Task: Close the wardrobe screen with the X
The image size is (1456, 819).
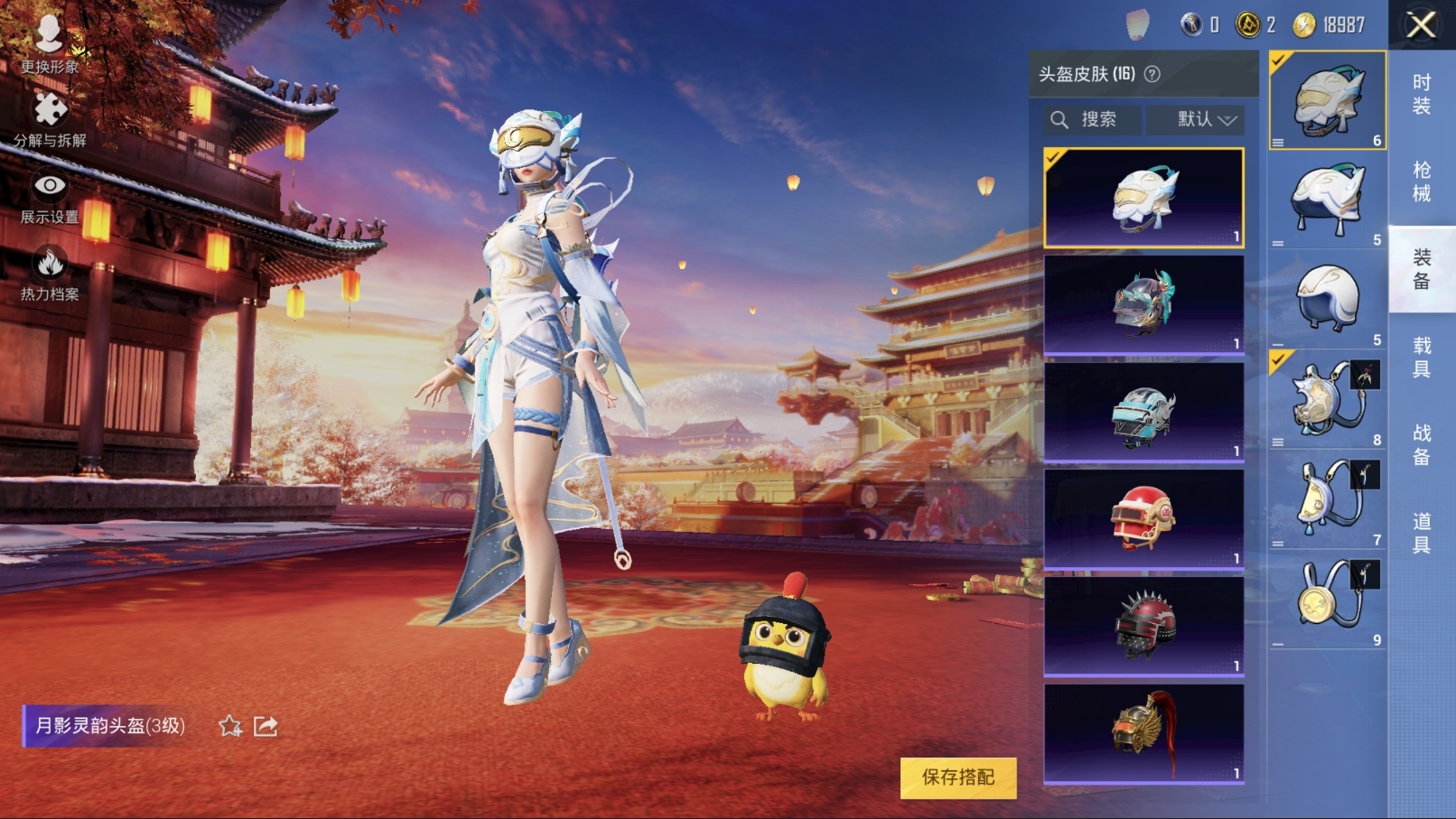Action: click(x=1421, y=25)
